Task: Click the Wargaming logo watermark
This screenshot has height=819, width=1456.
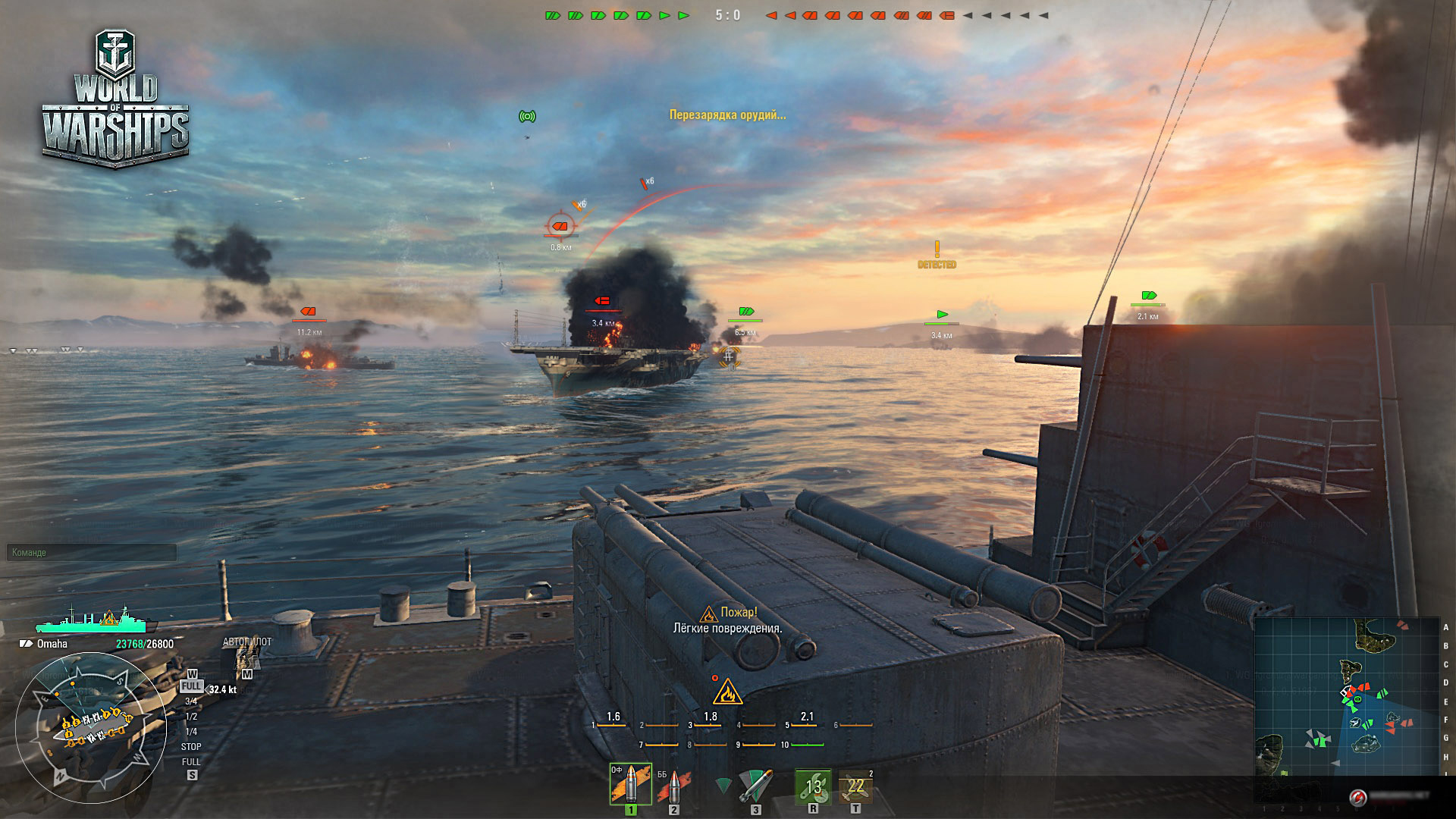Action: point(1358,796)
